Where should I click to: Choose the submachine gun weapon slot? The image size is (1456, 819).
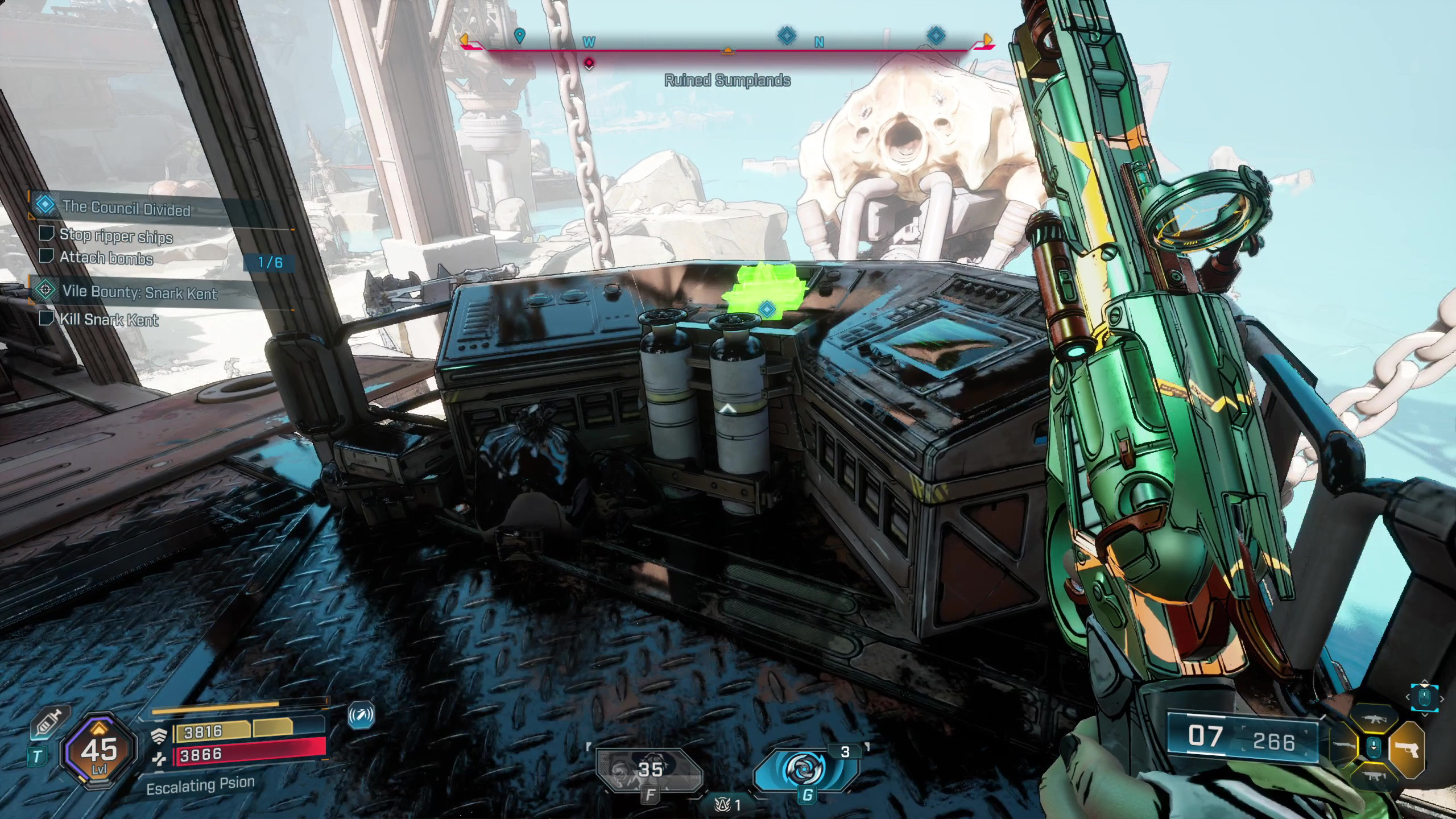click(x=1374, y=776)
